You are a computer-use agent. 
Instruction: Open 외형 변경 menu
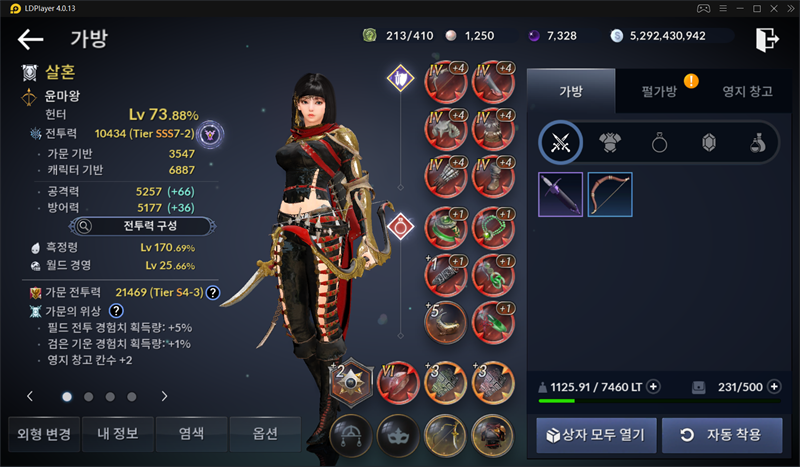click(x=43, y=434)
